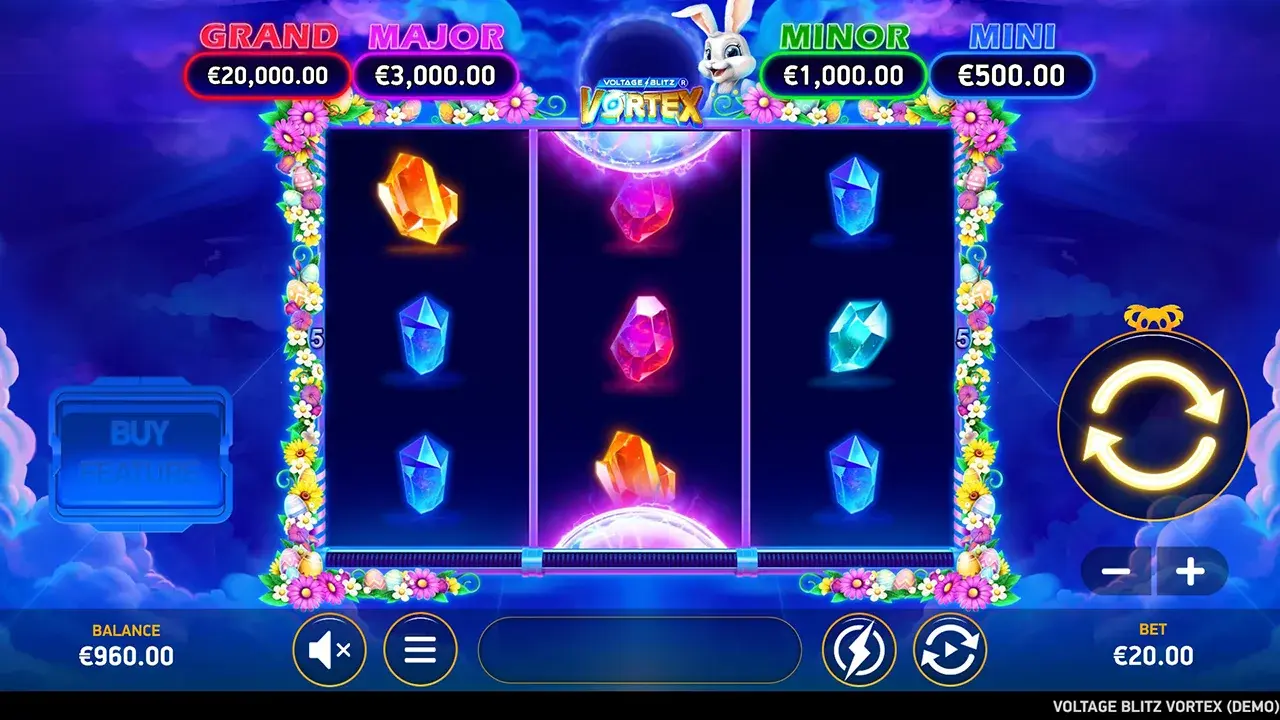This screenshot has width=1280, height=720.
Task: Click the empty message bar field
Action: click(640, 650)
